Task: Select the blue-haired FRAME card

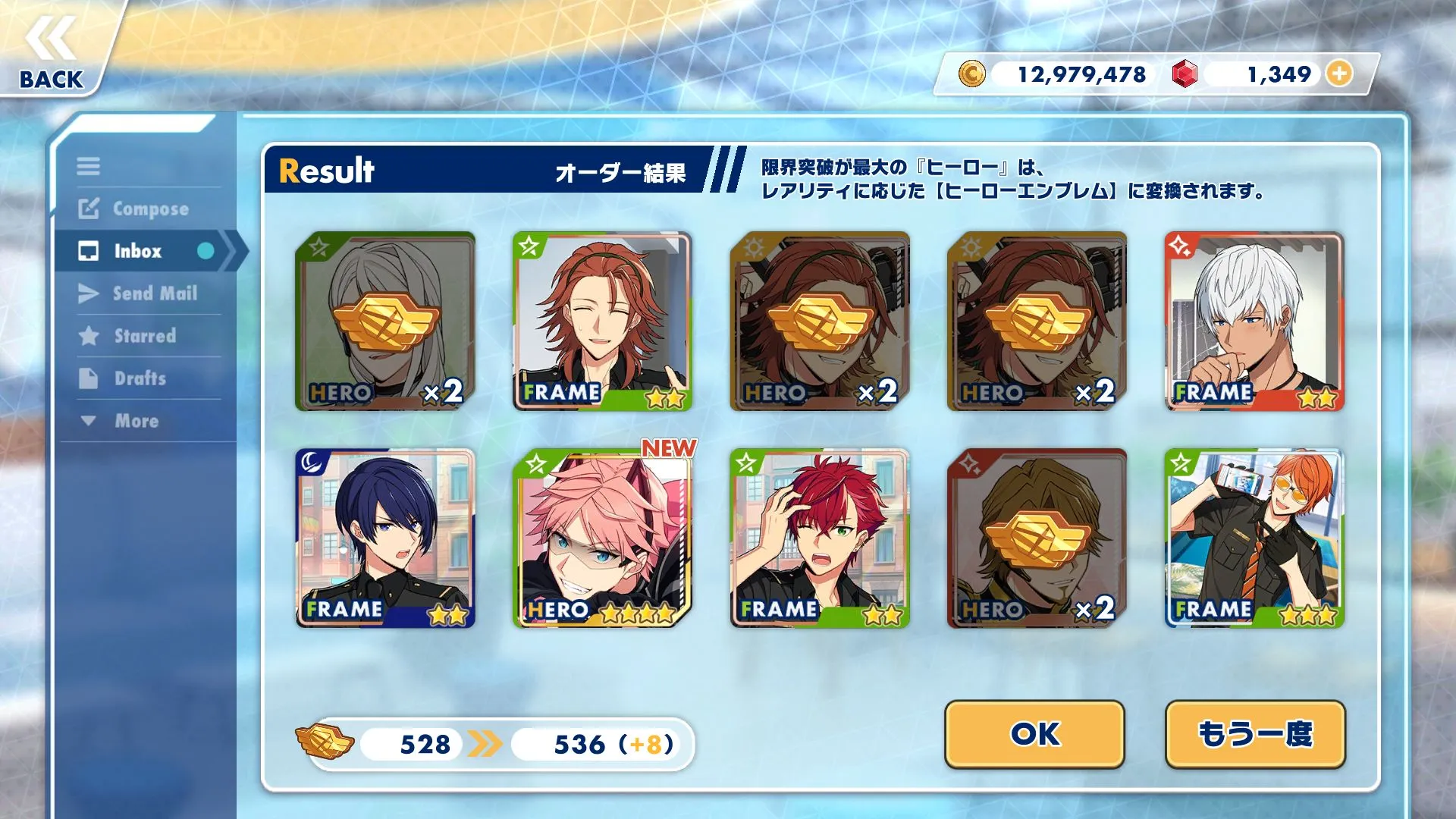Action: pyautogui.click(x=385, y=538)
